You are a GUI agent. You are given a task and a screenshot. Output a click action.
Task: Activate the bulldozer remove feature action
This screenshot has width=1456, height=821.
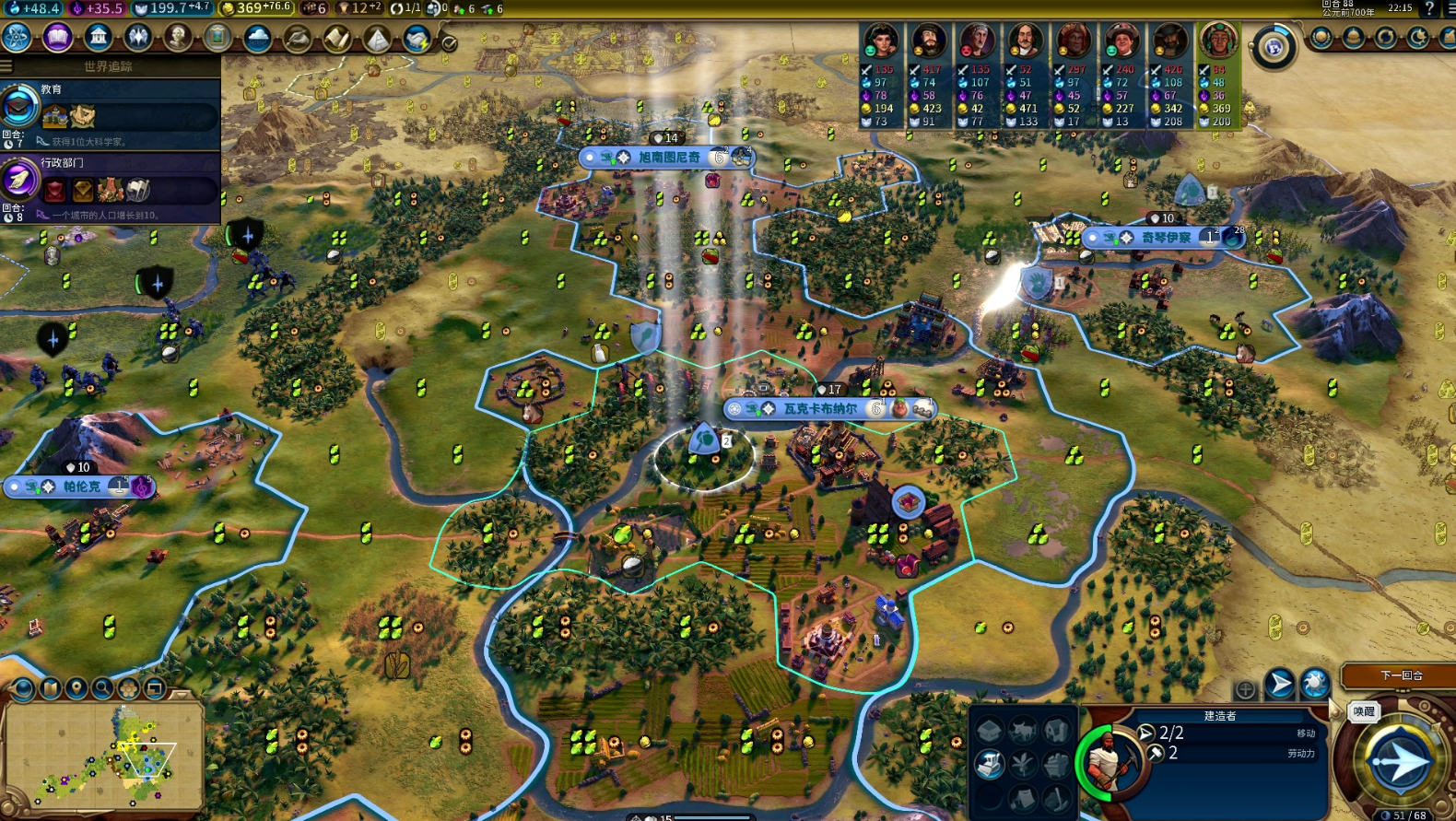click(x=989, y=764)
